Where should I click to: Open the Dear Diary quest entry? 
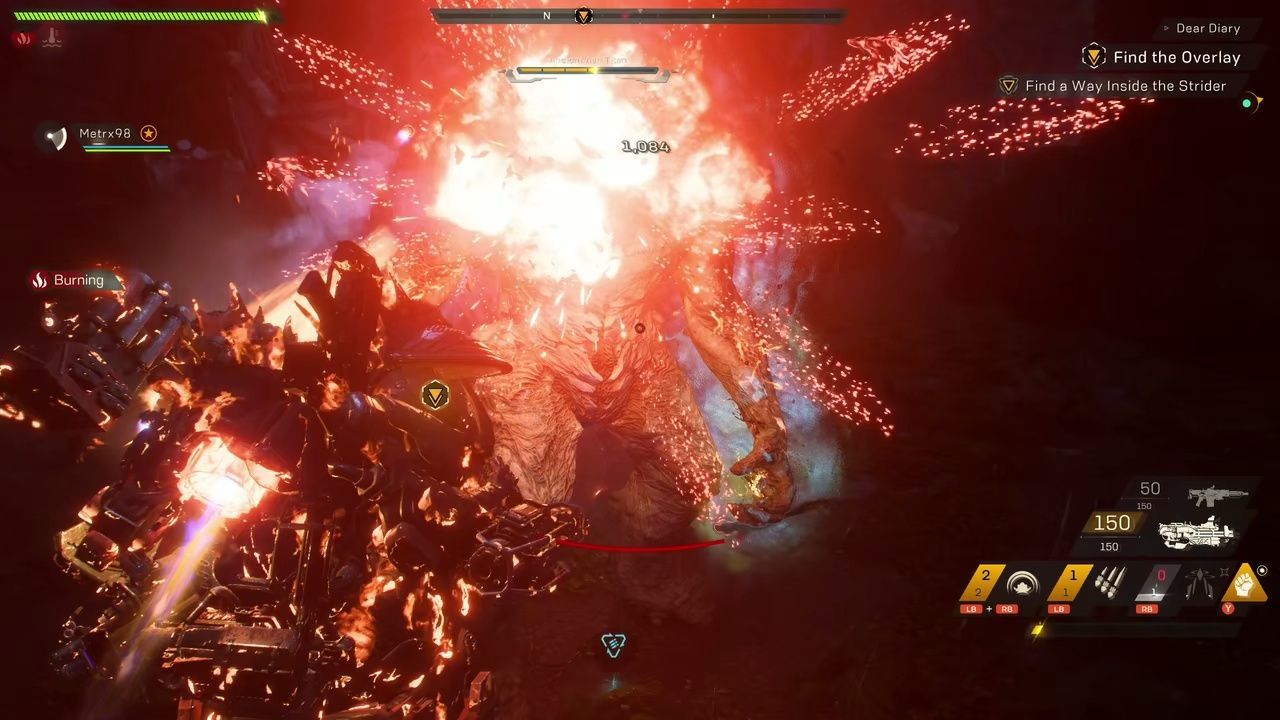click(x=1208, y=29)
